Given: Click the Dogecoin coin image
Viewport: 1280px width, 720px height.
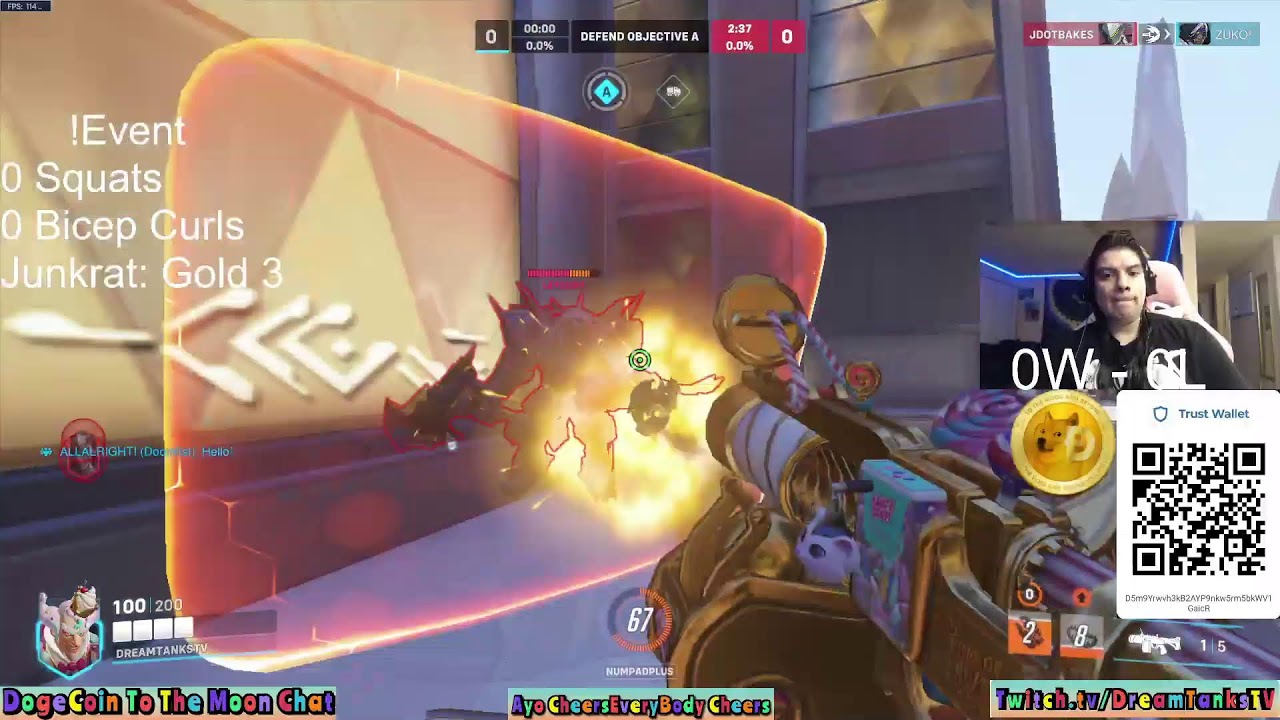Looking at the screenshot, I should [x=1063, y=445].
